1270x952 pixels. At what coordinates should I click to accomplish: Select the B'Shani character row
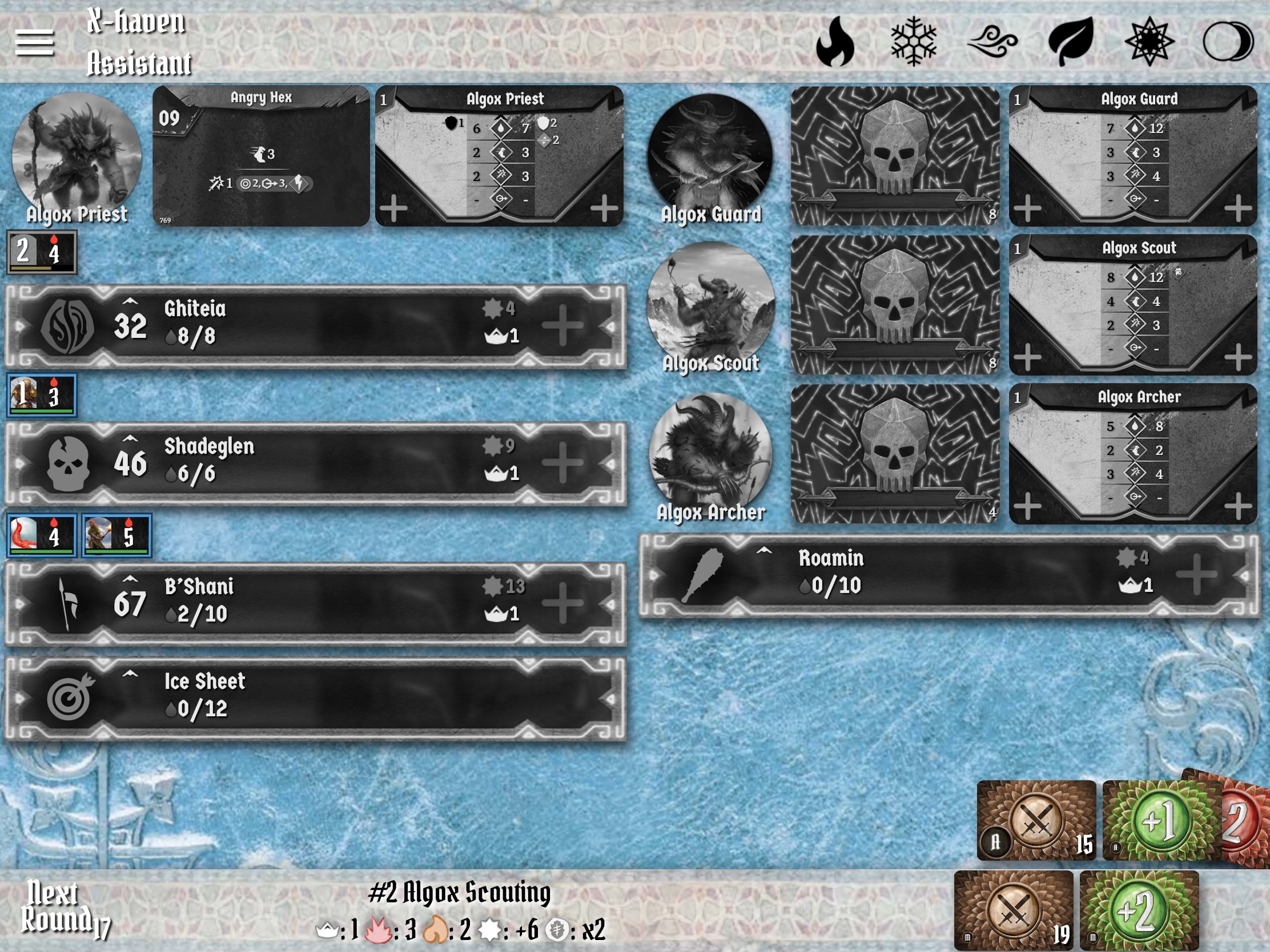coord(316,603)
